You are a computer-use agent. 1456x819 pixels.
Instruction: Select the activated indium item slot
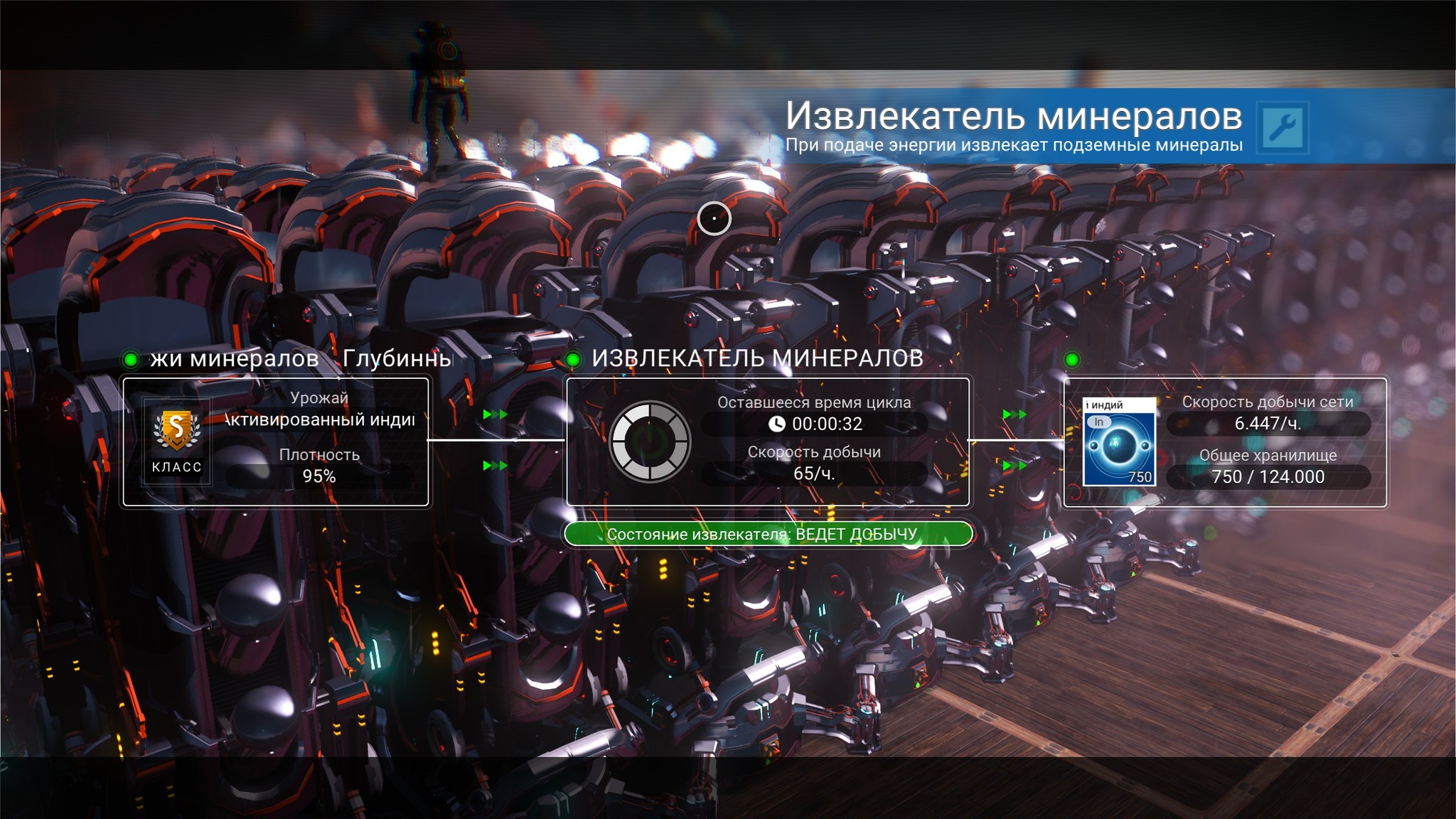tap(1119, 442)
